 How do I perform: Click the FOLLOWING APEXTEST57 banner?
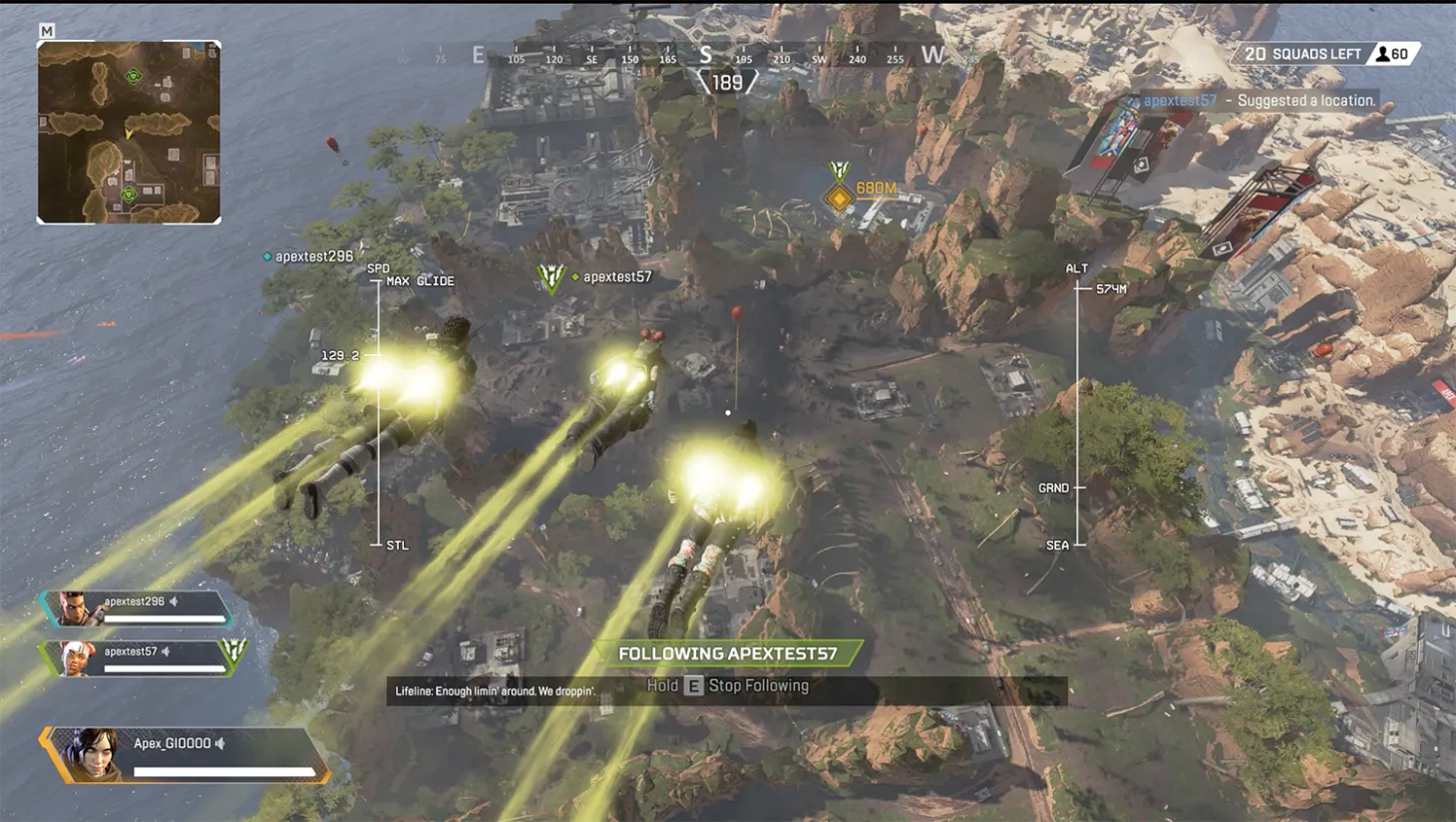click(726, 652)
